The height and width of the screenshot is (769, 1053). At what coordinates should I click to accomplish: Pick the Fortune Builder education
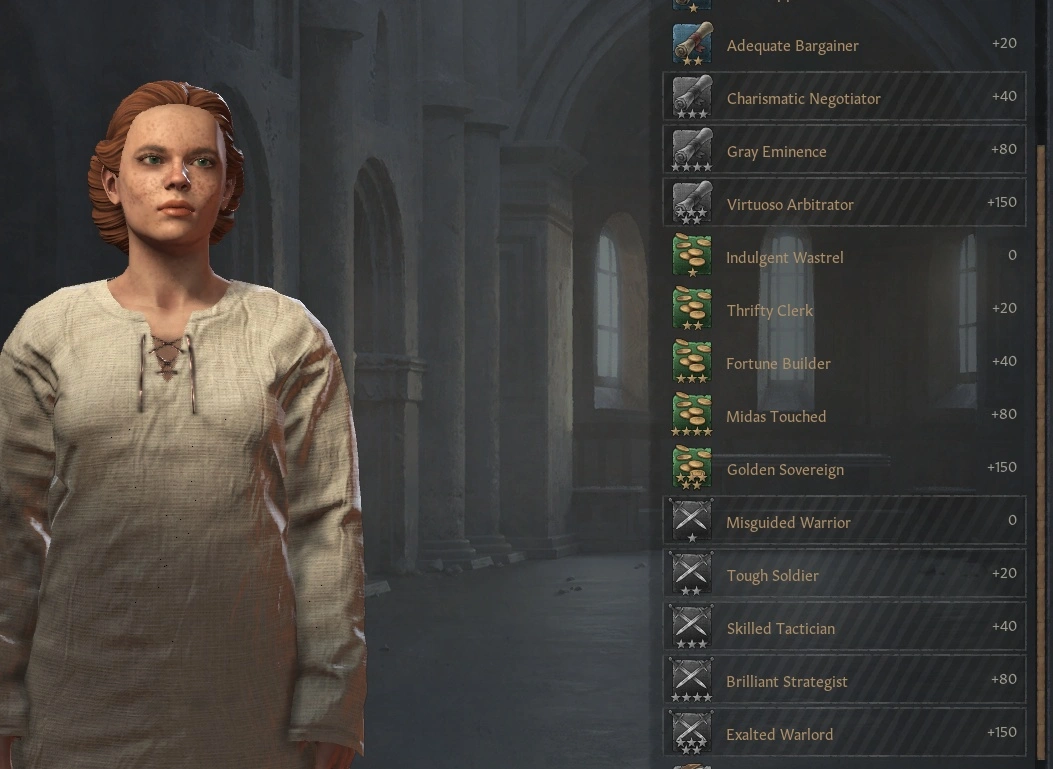click(x=844, y=363)
